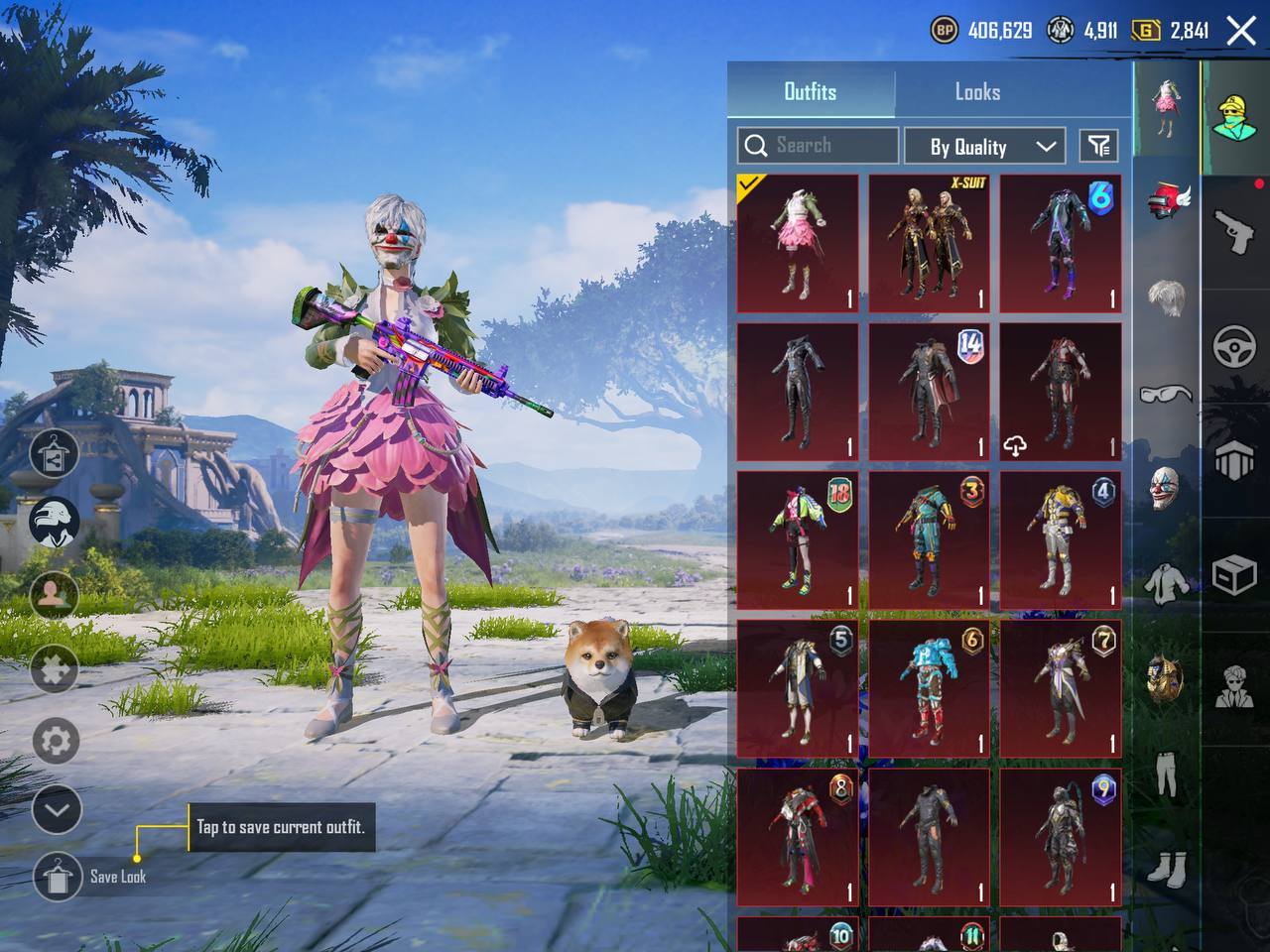
Task: Click the outfit Search field
Action: 819,146
